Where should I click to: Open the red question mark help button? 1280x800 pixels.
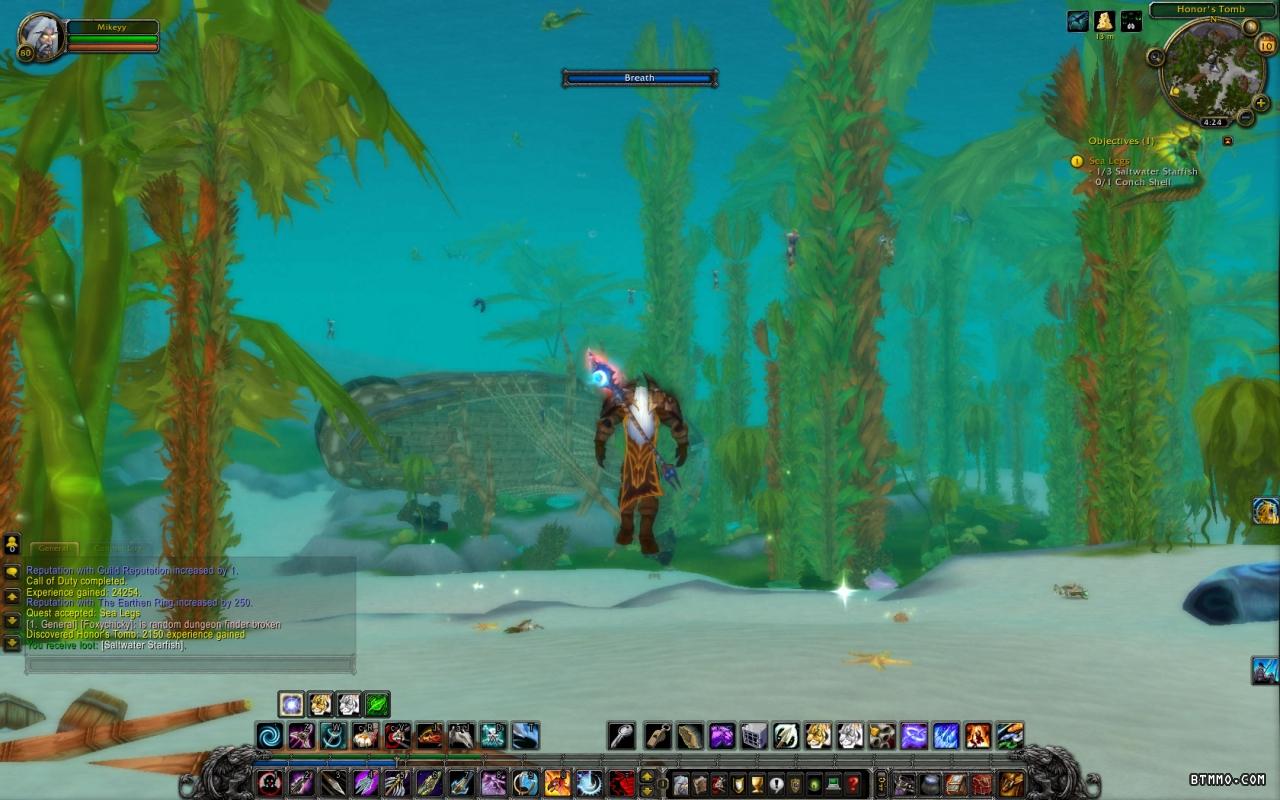852,783
